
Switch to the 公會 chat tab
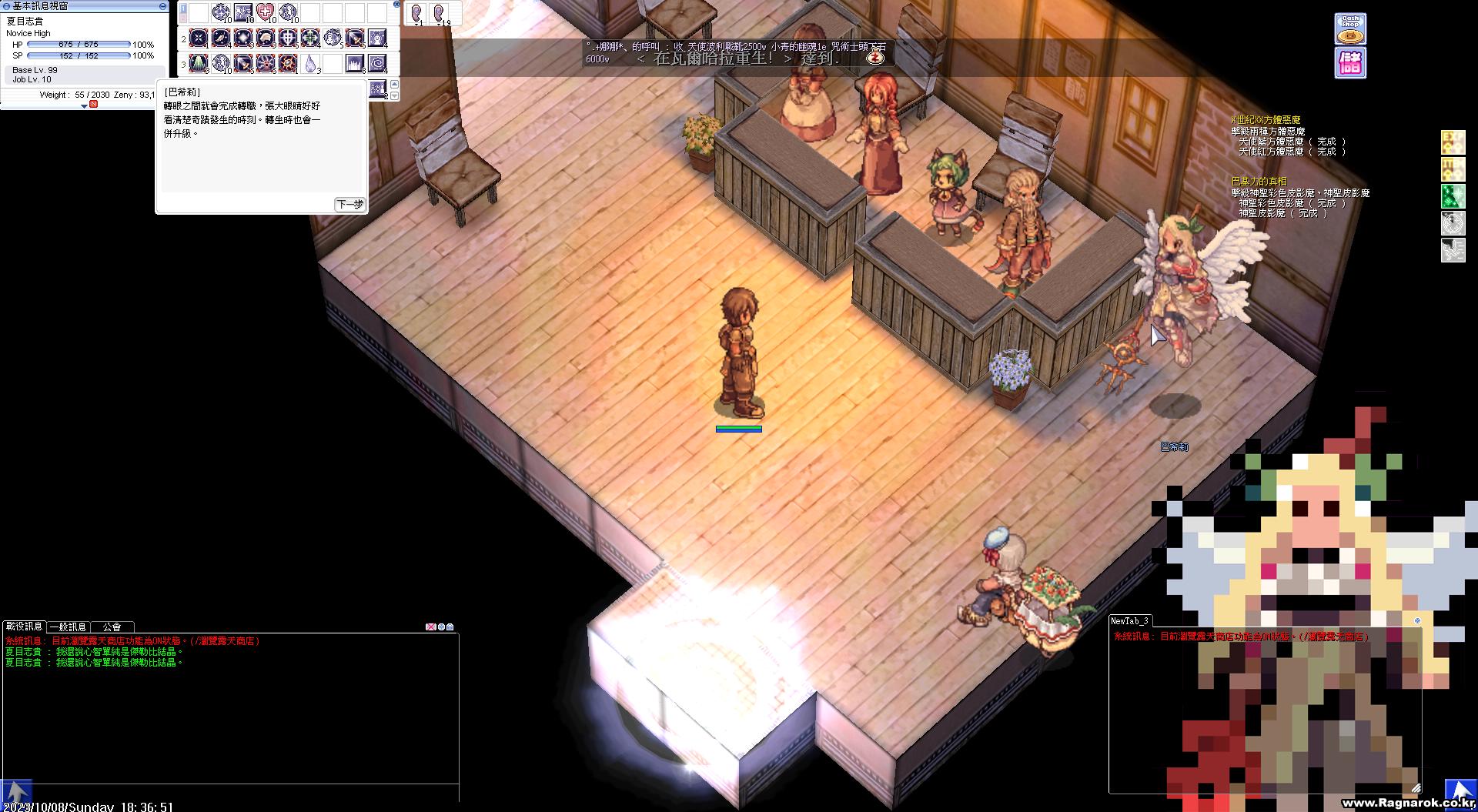pyautogui.click(x=112, y=627)
